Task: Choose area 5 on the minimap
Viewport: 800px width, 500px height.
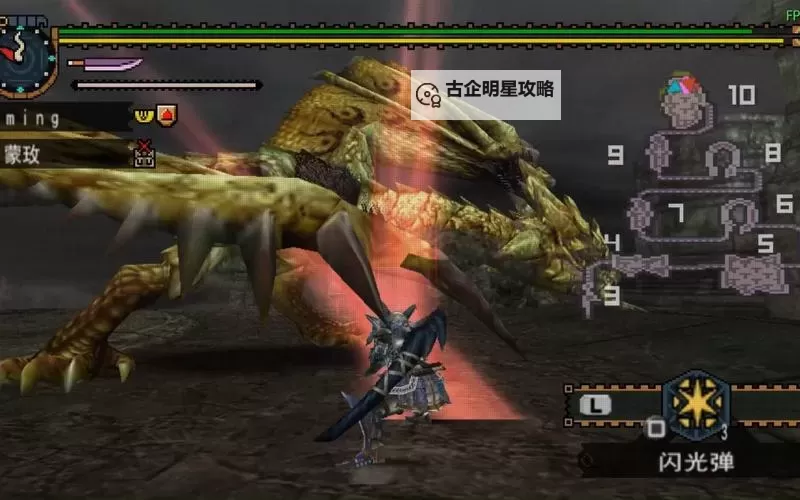Action: [765, 243]
